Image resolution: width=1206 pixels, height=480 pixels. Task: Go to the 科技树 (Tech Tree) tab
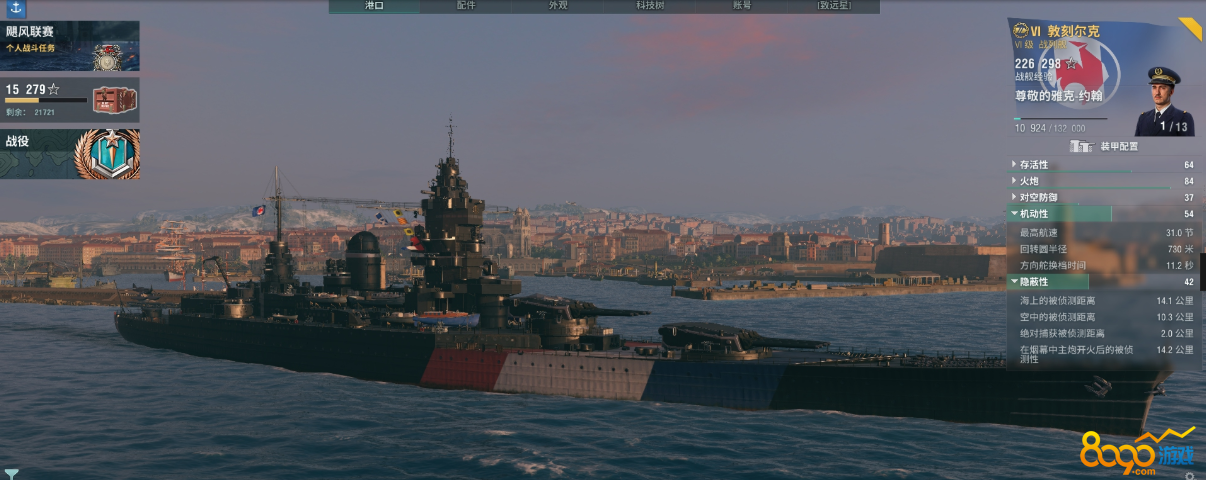650,6
